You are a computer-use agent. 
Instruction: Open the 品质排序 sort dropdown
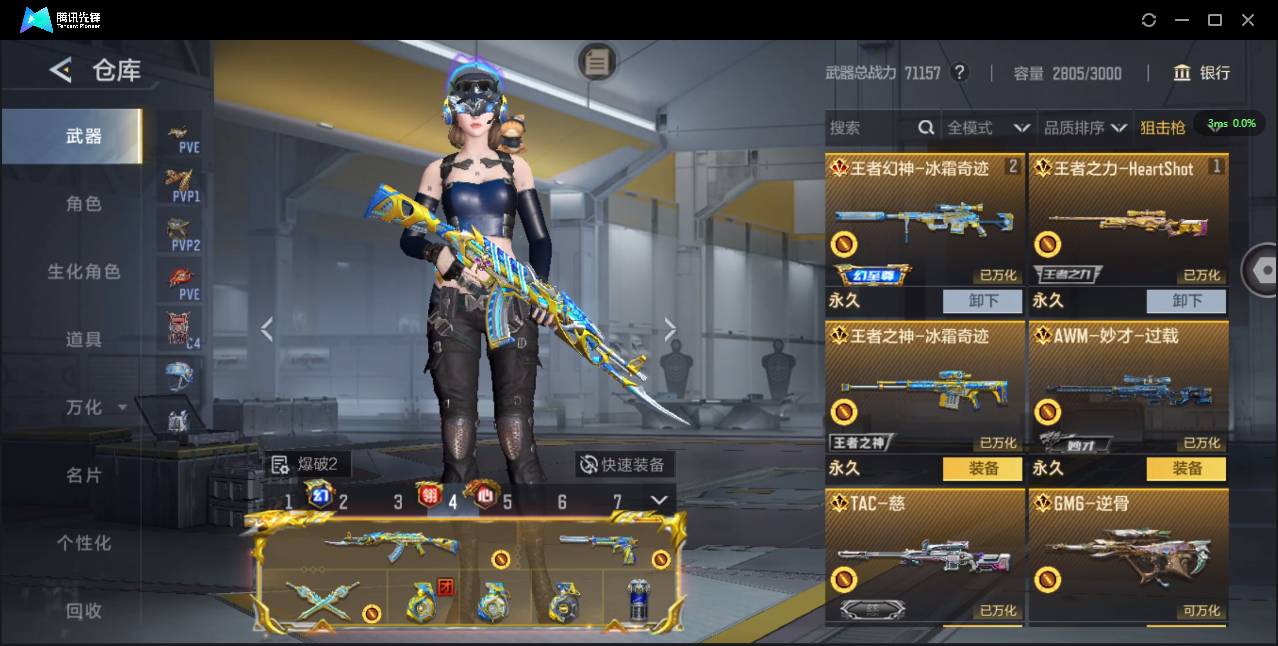click(1085, 128)
